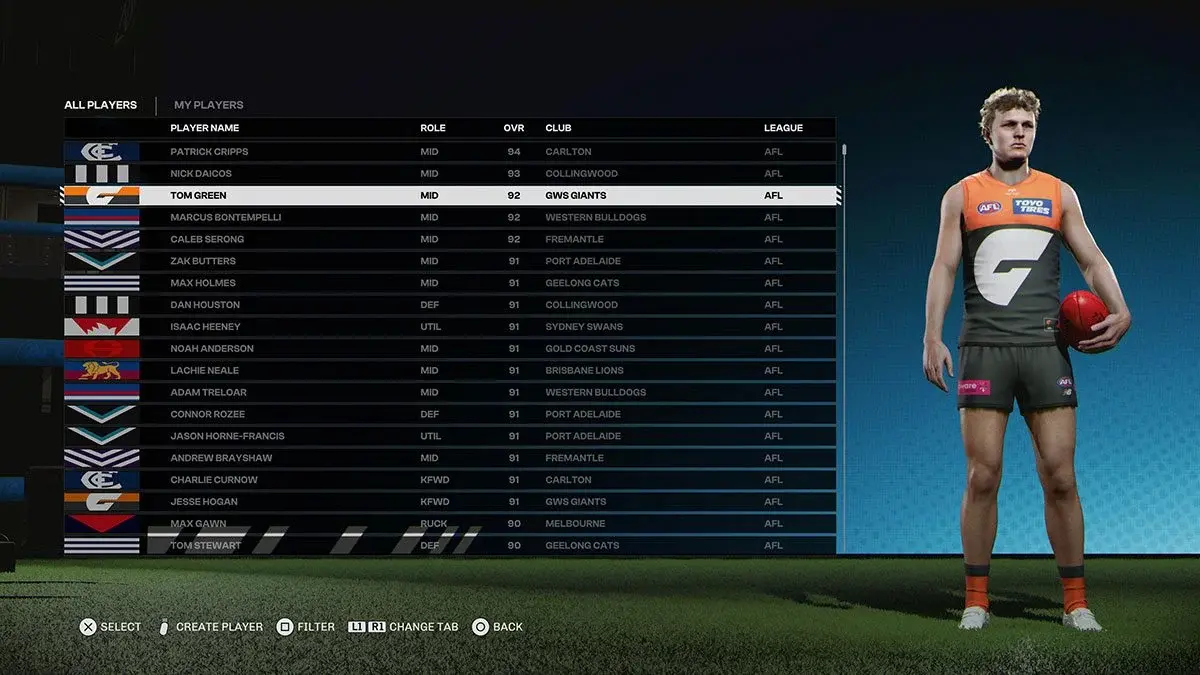Select Patrick Cripps from the player list
Image resolution: width=1200 pixels, height=675 pixels.
[x=209, y=152]
